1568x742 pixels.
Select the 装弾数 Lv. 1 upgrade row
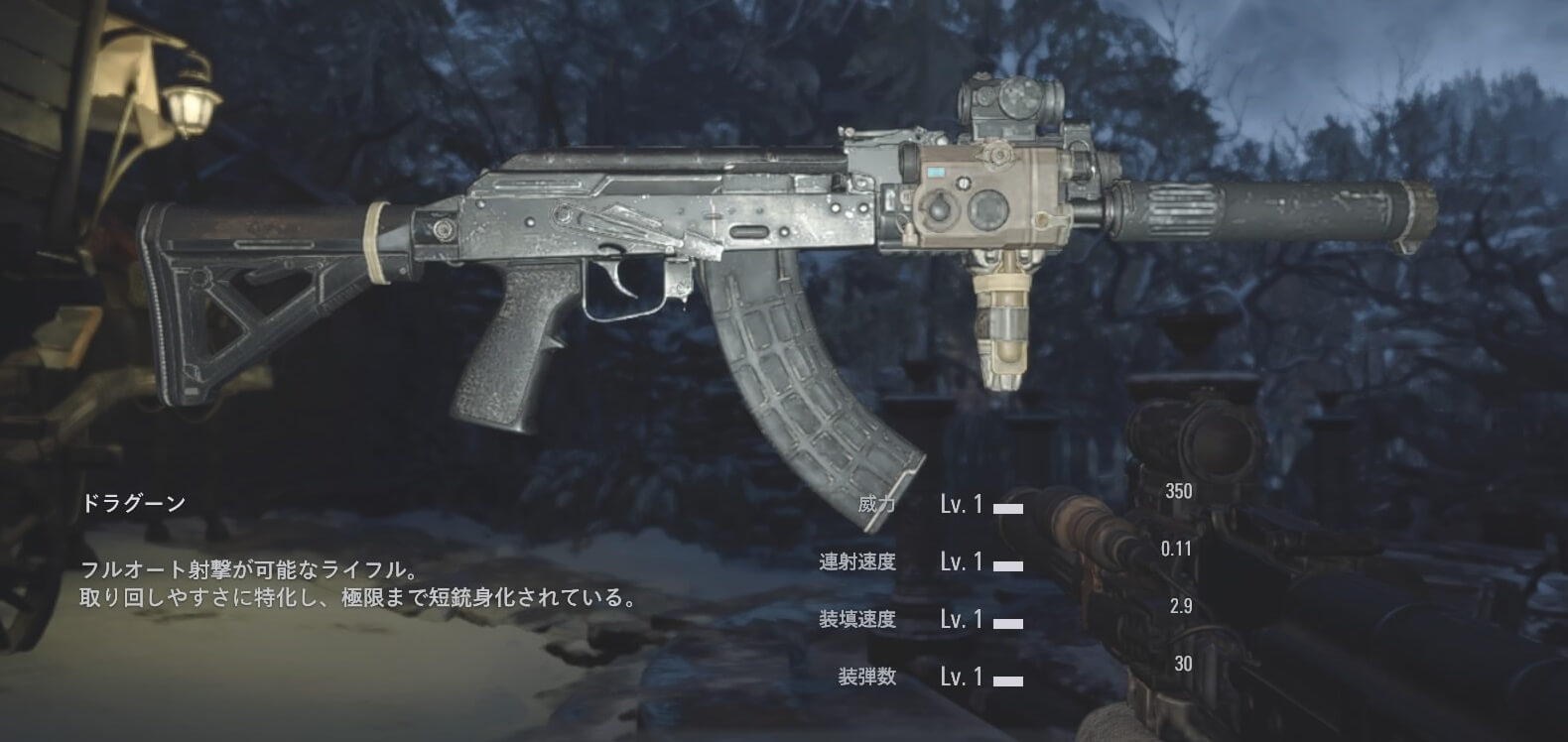[x=961, y=678]
